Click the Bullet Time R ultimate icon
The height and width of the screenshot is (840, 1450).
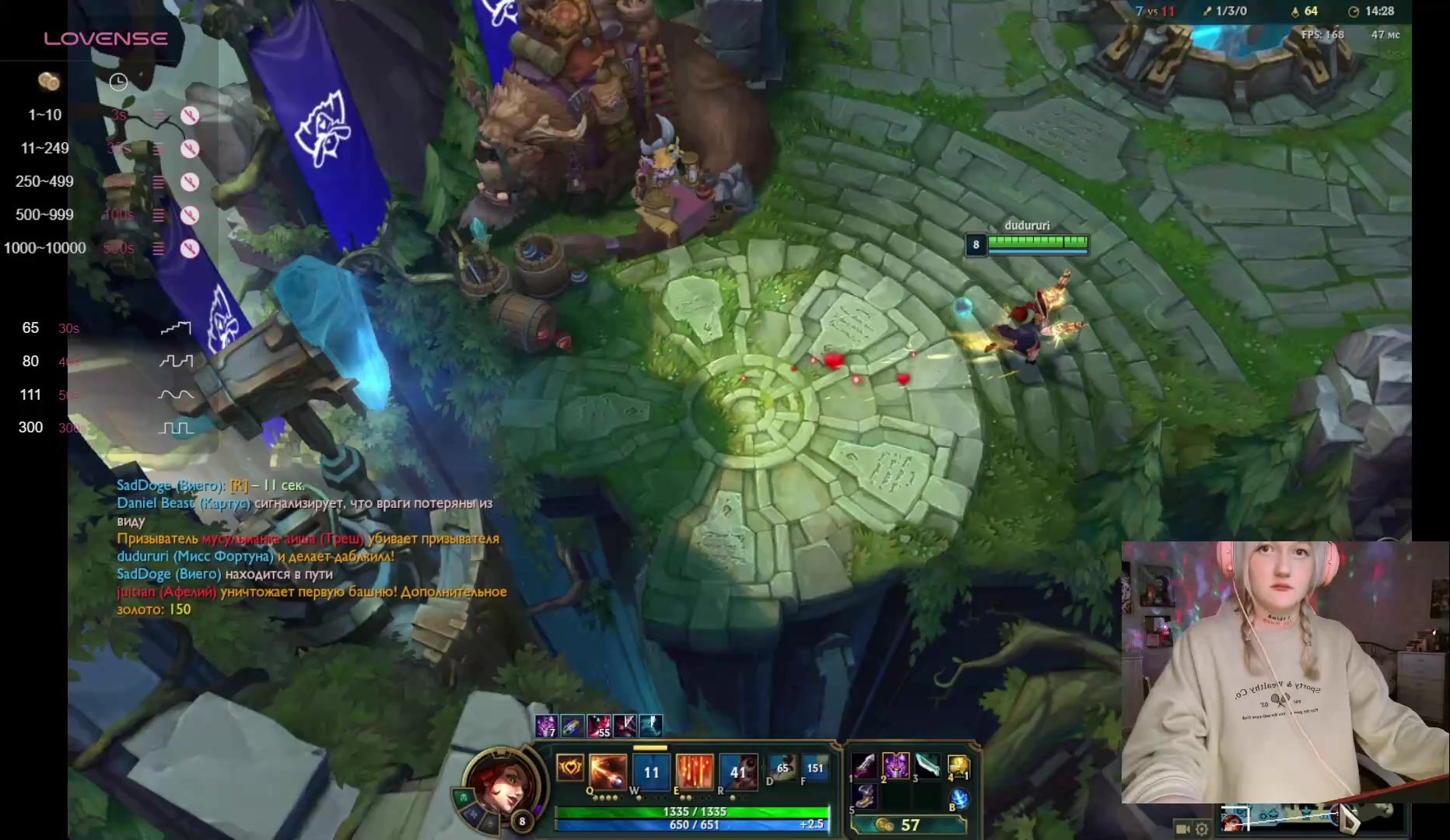(x=738, y=771)
